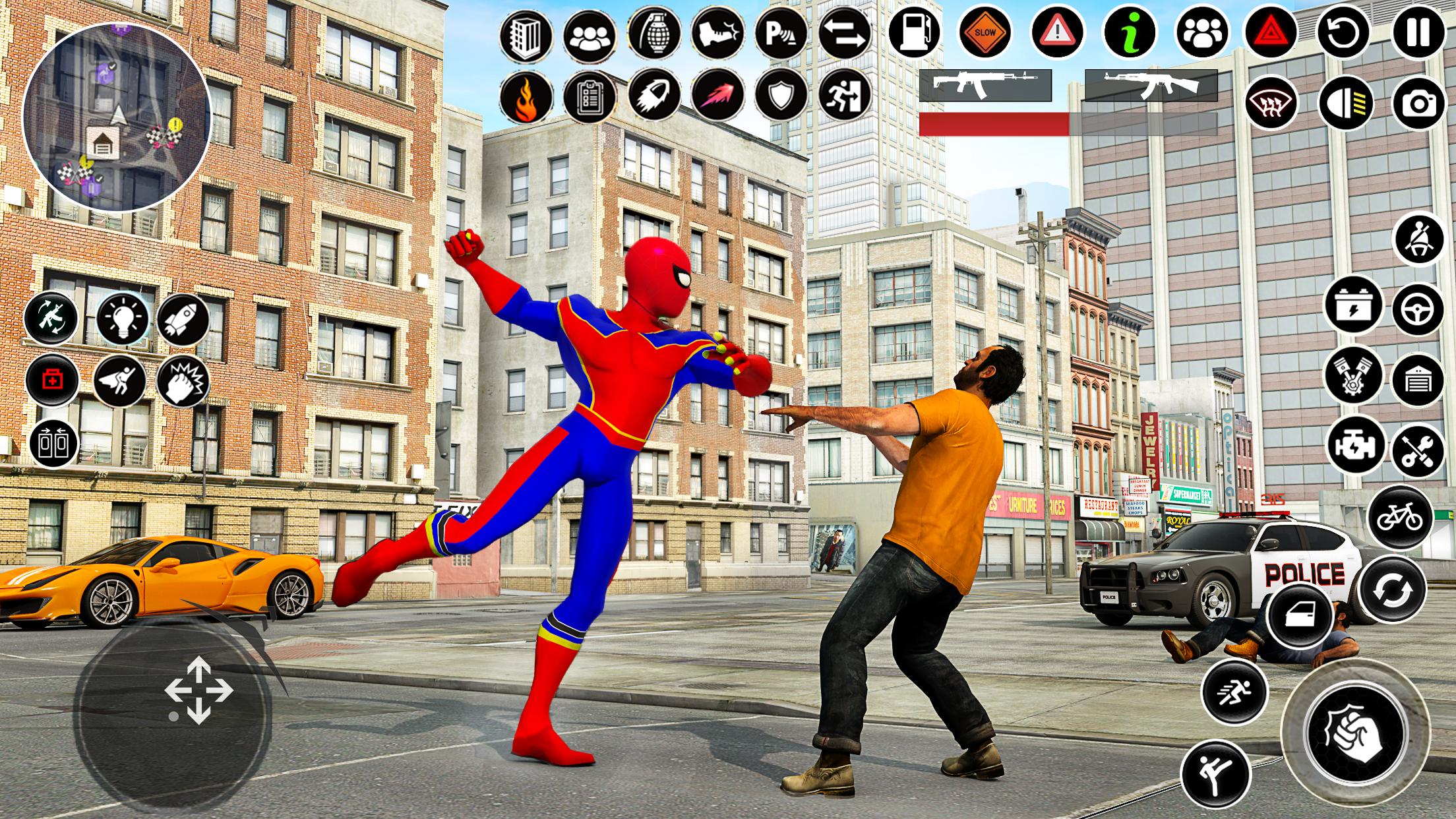Toggle the headlights icon
Image resolution: width=1456 pixels, height=819 pixels.
(1346, 104)
